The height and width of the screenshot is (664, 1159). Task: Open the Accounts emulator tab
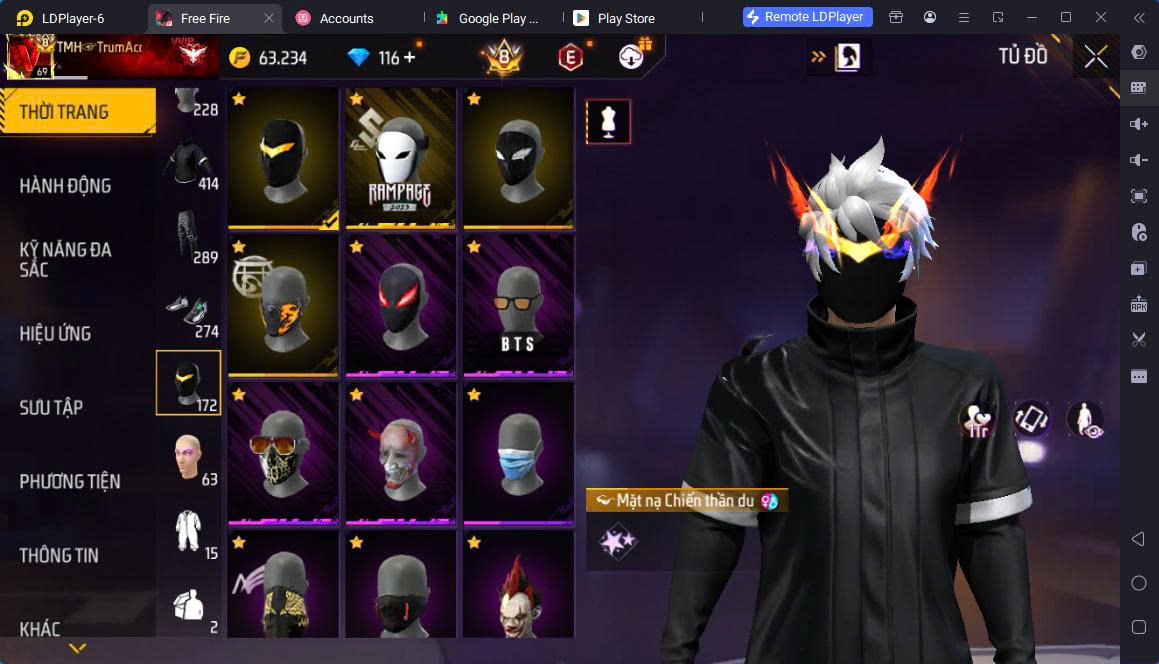pyautogui.click(x=346, y=18)
